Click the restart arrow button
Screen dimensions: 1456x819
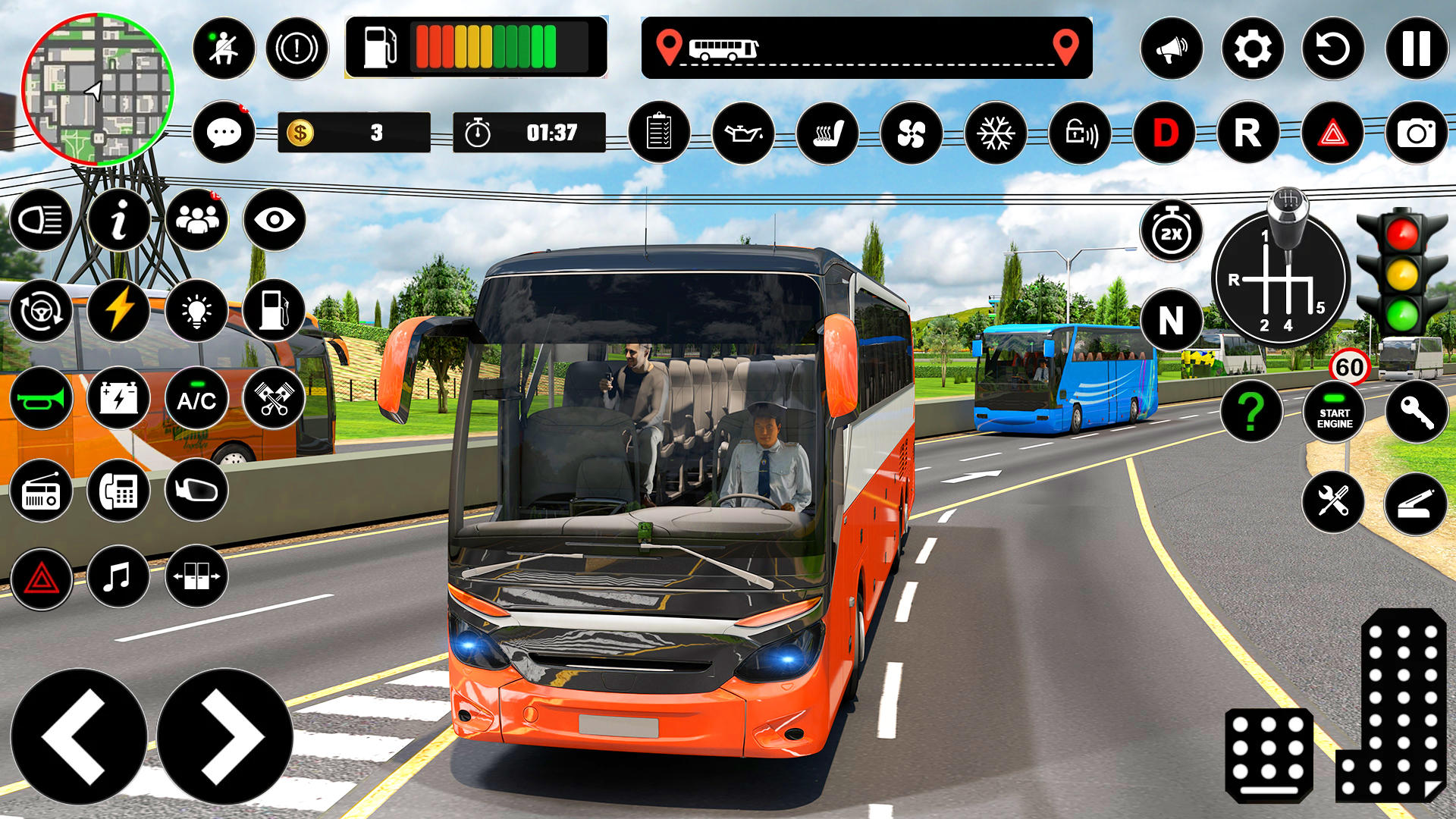point(1333,49)
